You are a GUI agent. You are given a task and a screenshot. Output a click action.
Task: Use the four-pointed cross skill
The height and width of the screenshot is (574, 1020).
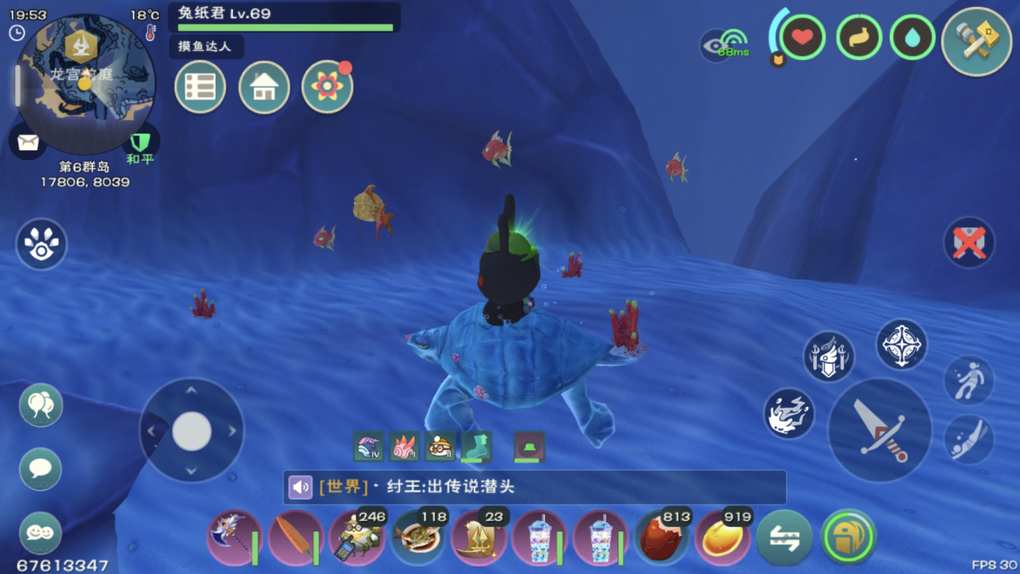pyautogui.click(x=901, y=345)
